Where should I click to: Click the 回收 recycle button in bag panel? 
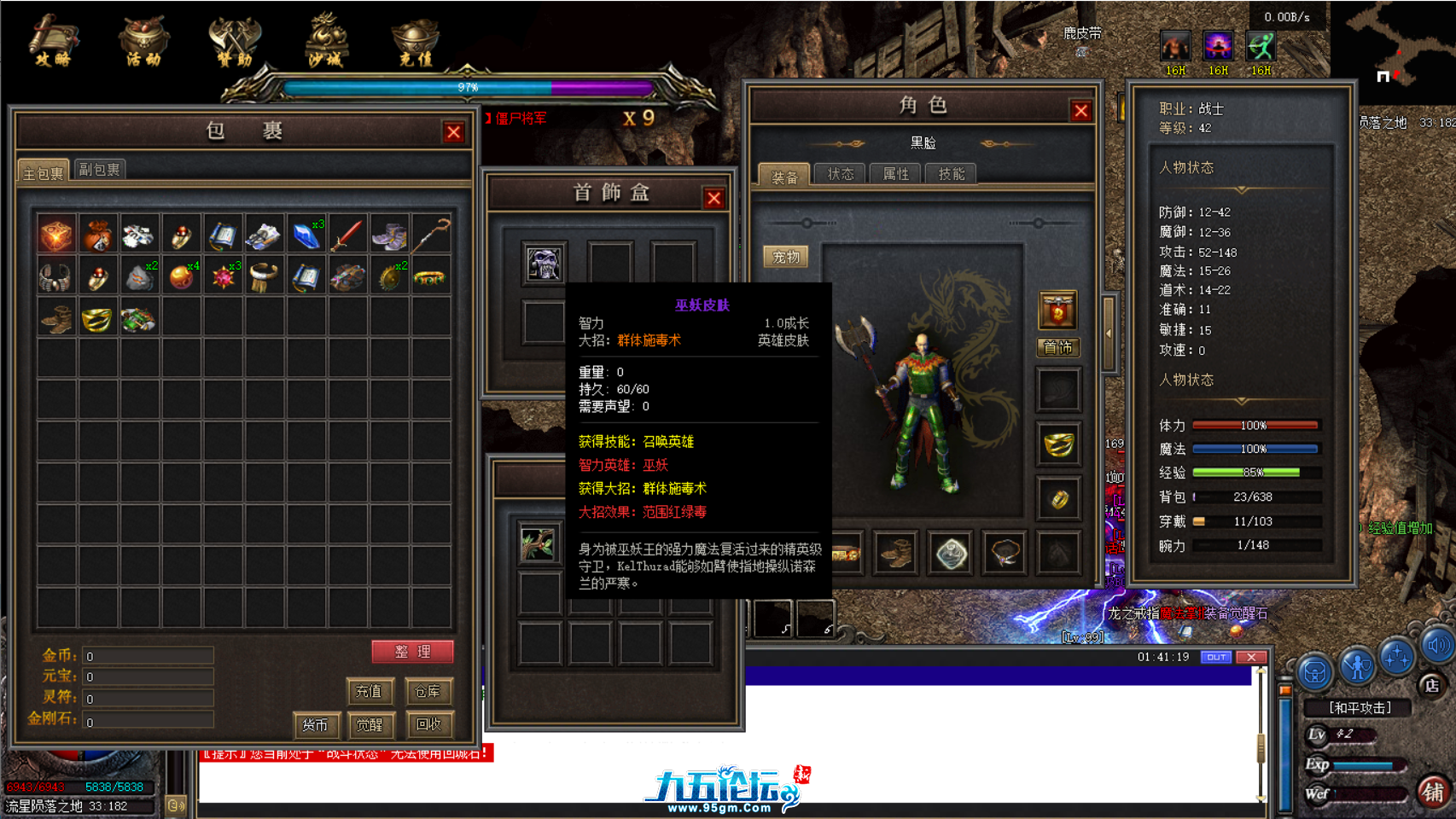pyautogui.click(x=428, y=726)
